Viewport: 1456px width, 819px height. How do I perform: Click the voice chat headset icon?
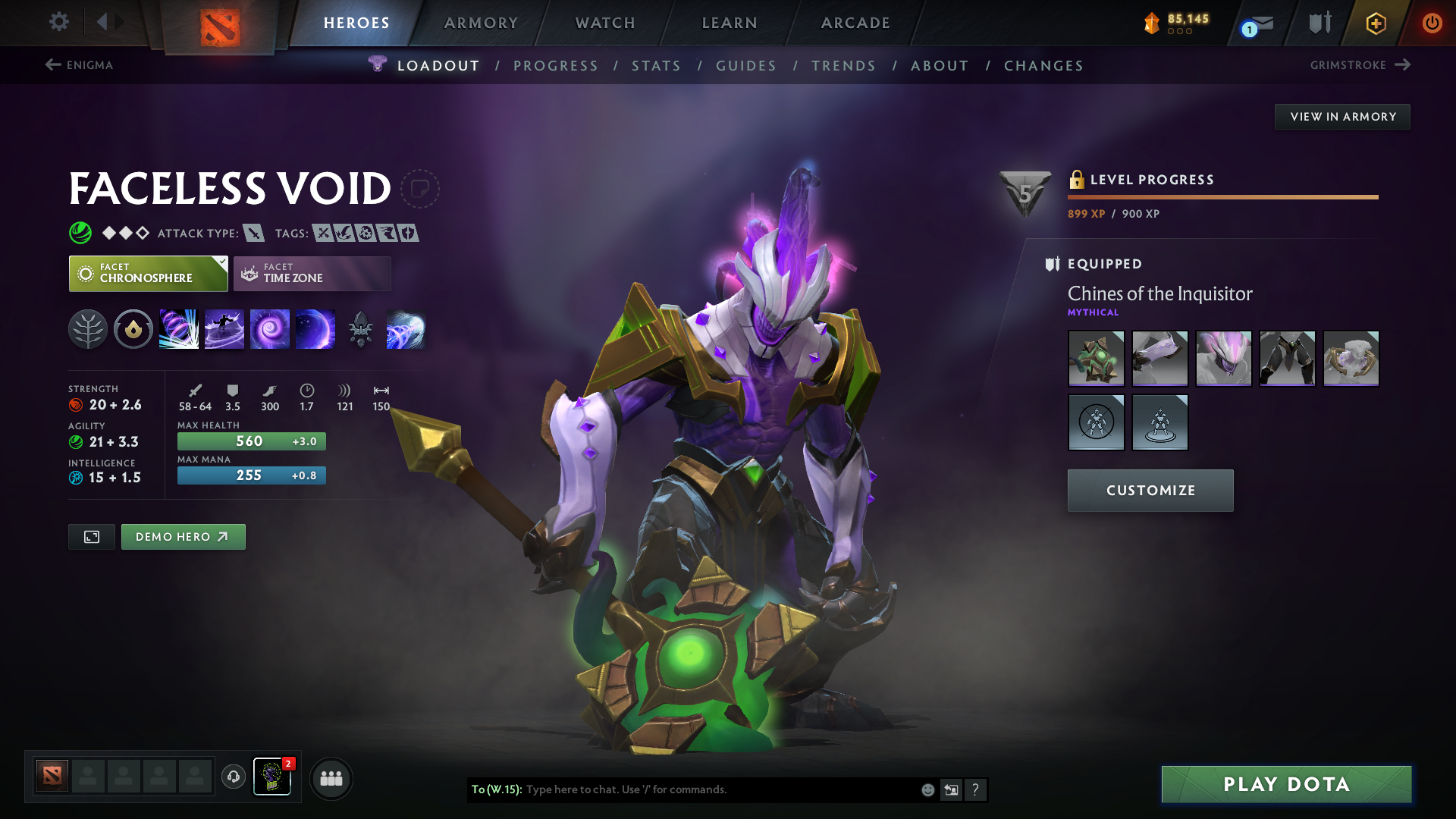pyautogui.click(x=233, y=777)
